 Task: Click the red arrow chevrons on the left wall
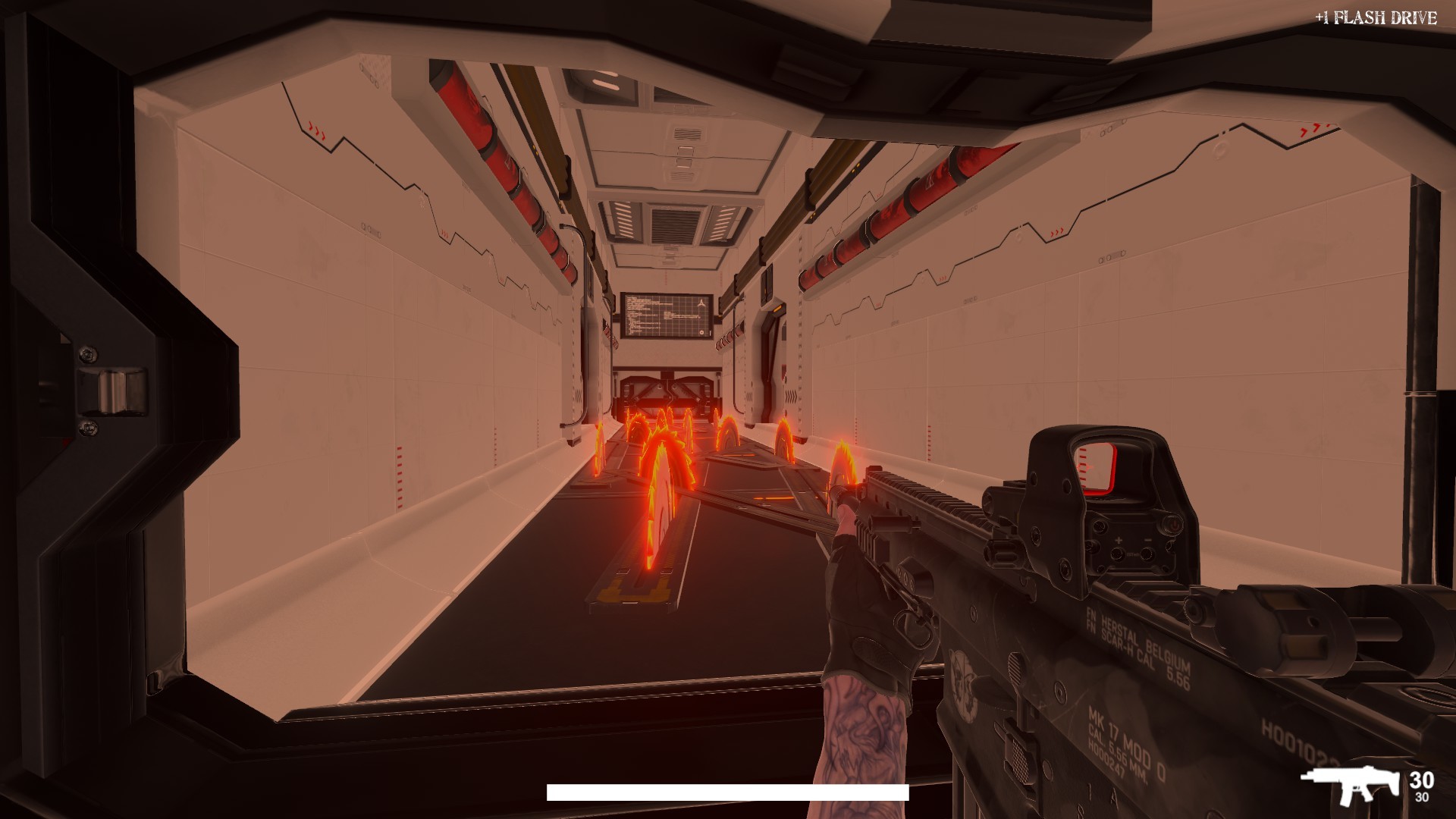click(x=315, y=129)
